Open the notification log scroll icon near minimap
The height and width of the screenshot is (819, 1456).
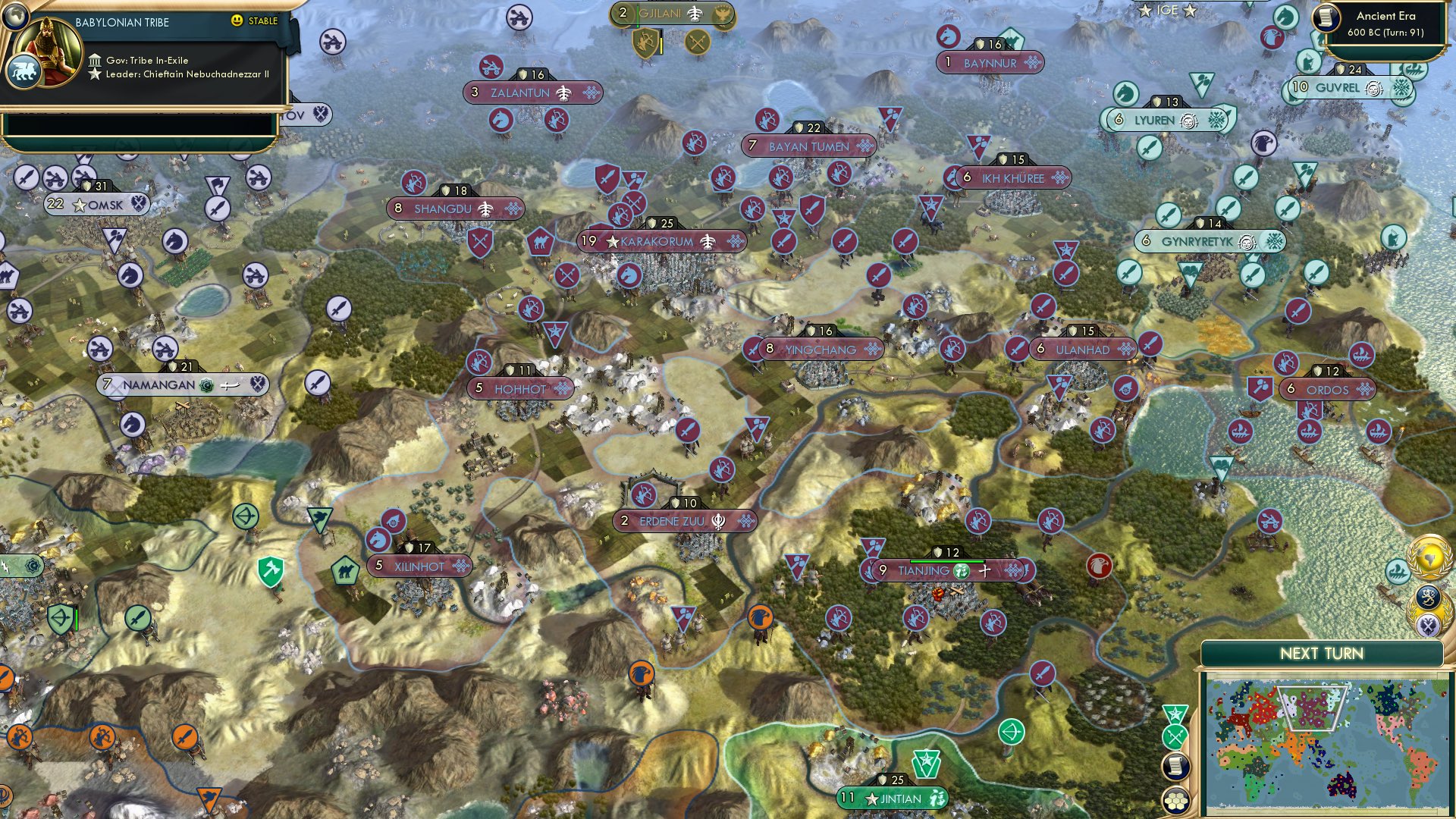(1175, 766)
